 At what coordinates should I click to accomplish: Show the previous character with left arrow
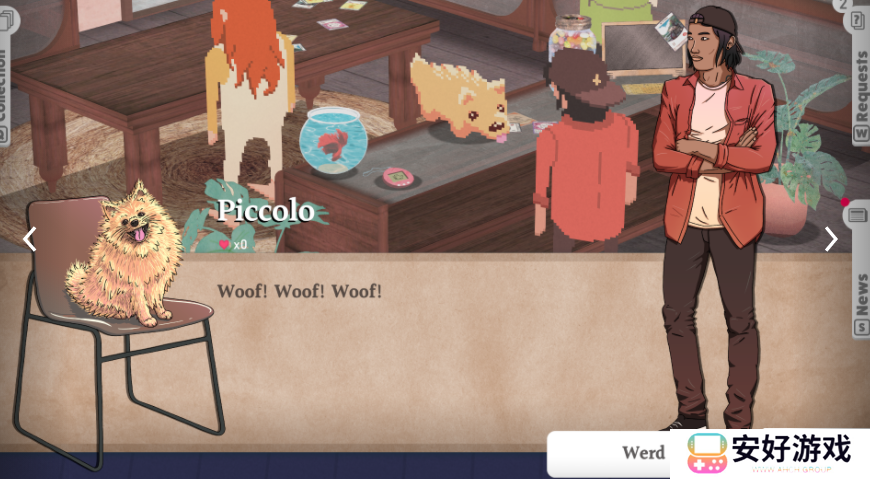[x=29, y=239]
